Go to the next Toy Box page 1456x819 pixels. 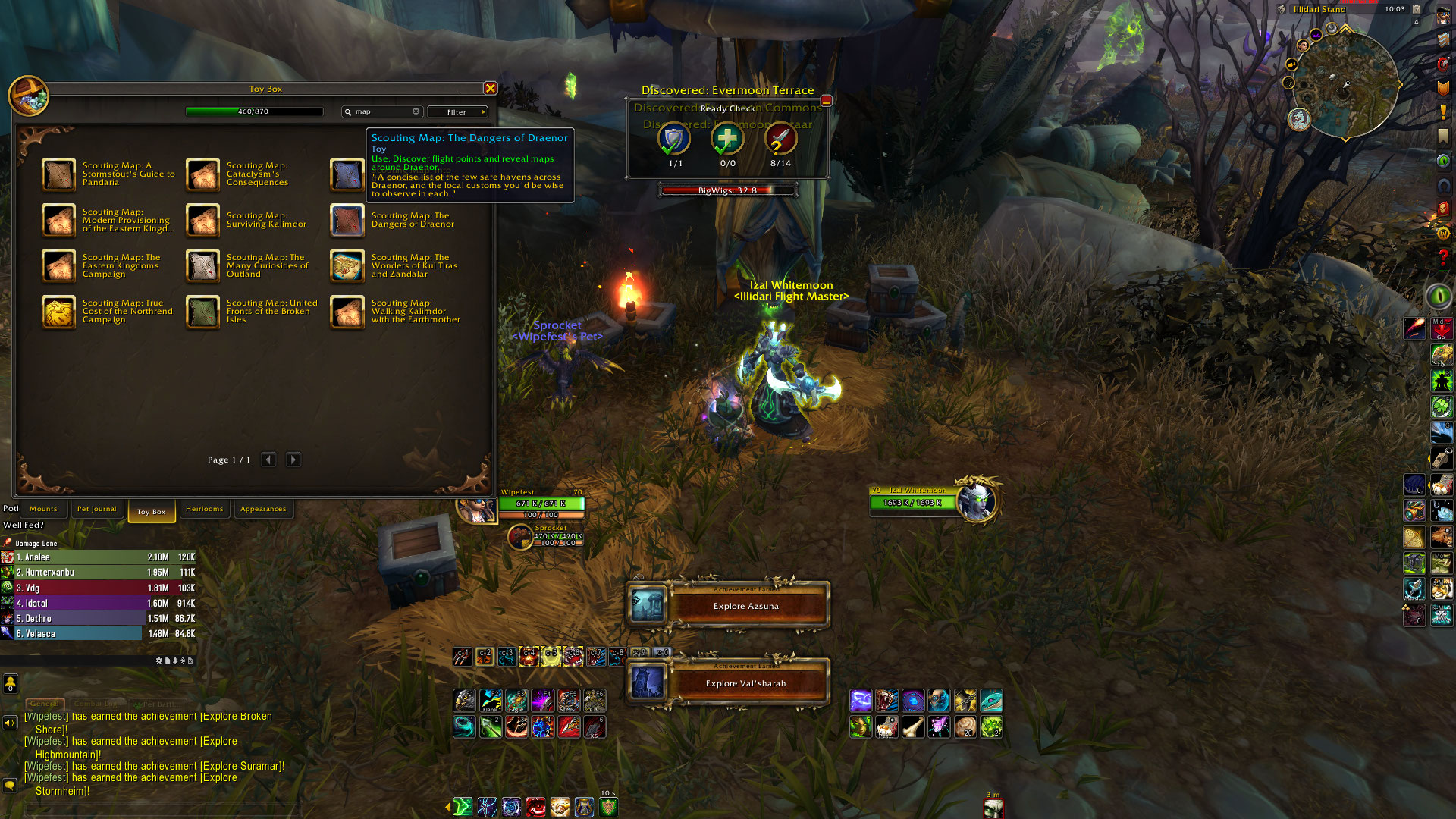pyautogui.click(x=293, y=460)
